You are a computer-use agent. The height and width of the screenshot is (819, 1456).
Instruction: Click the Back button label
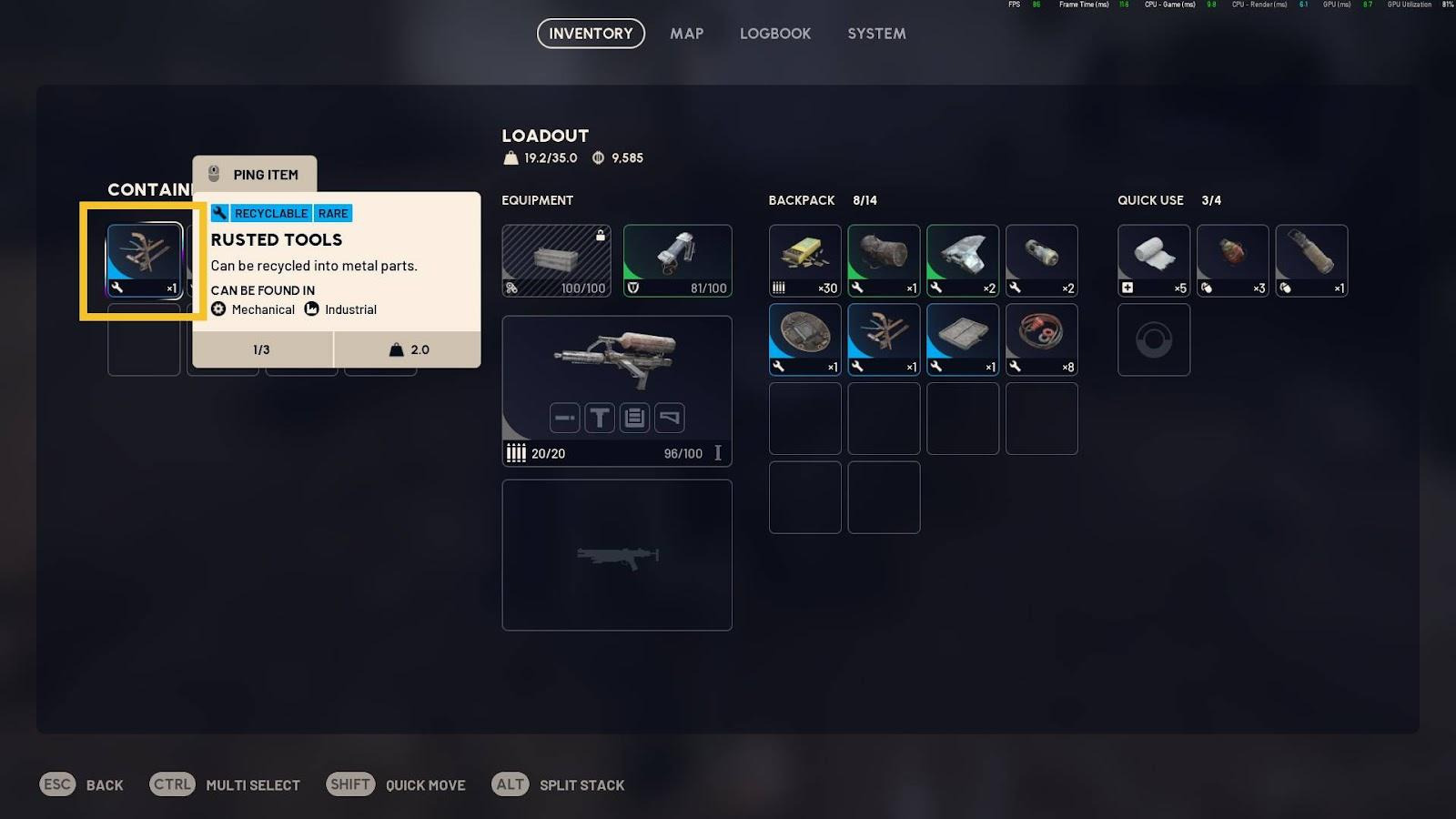[x=105, y=785]
